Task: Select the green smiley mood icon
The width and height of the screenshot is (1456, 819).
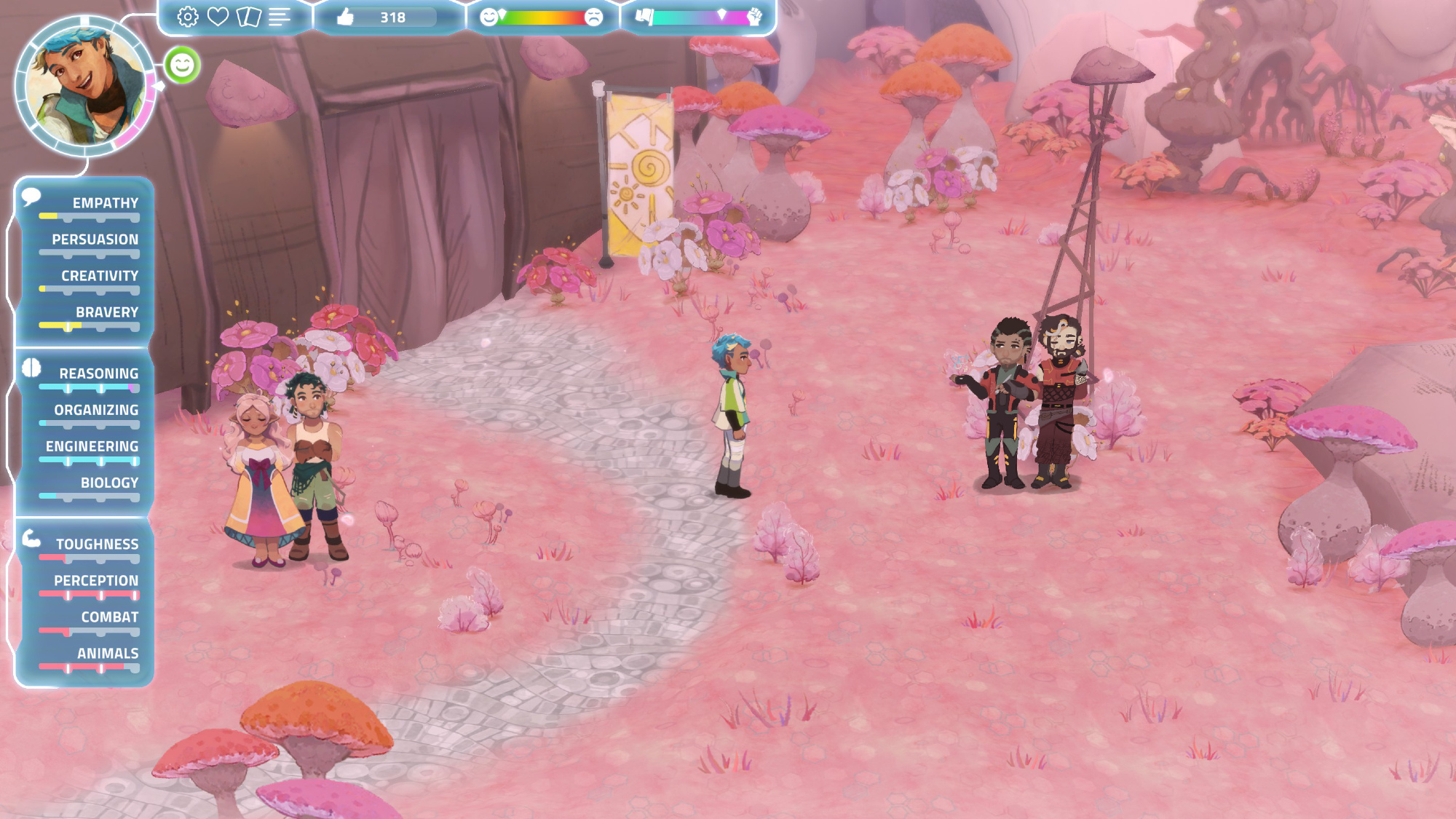Action: tap(182, 66)
